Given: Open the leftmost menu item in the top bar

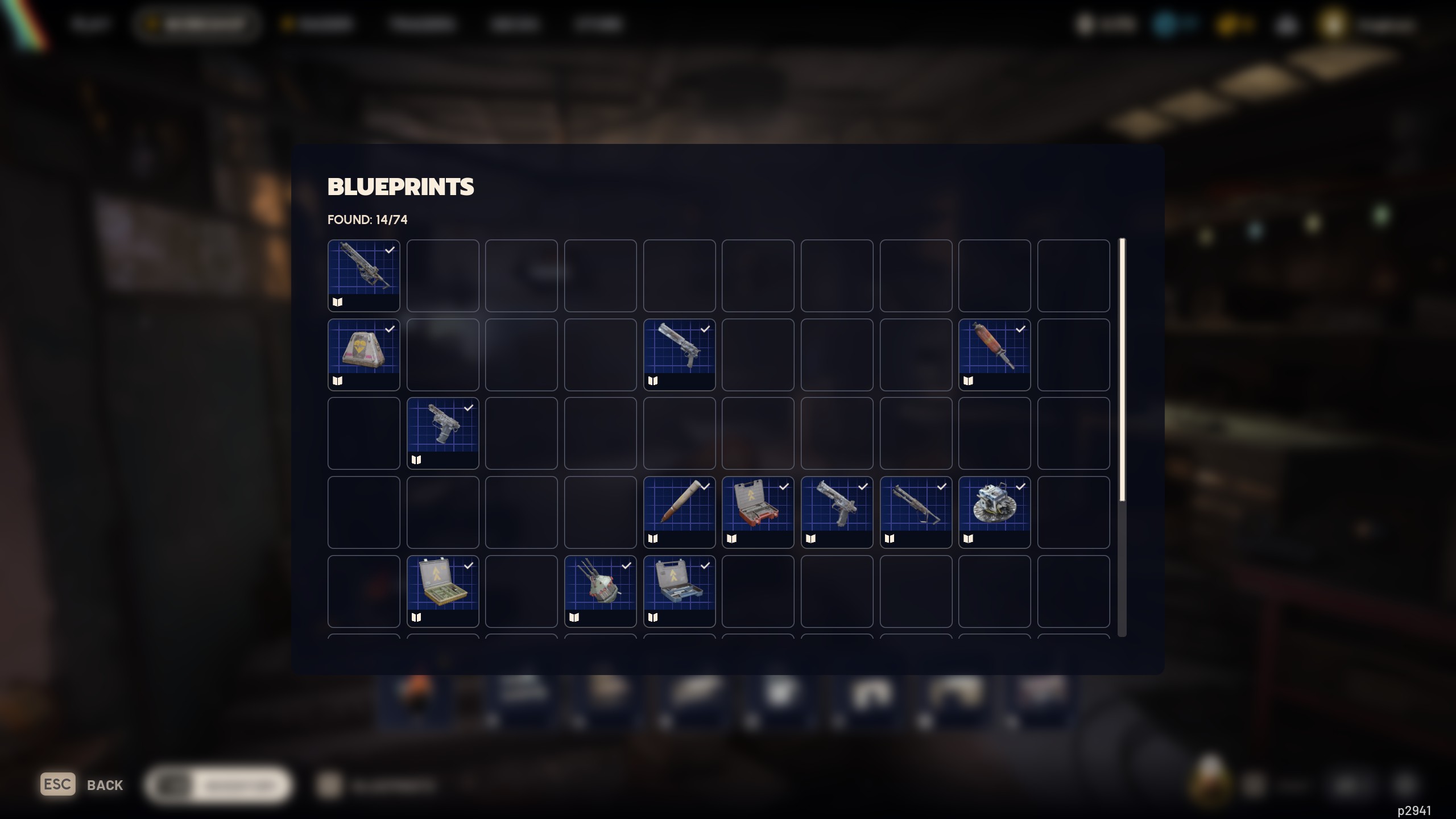Looking at the screenshot, I should [90, 24].
